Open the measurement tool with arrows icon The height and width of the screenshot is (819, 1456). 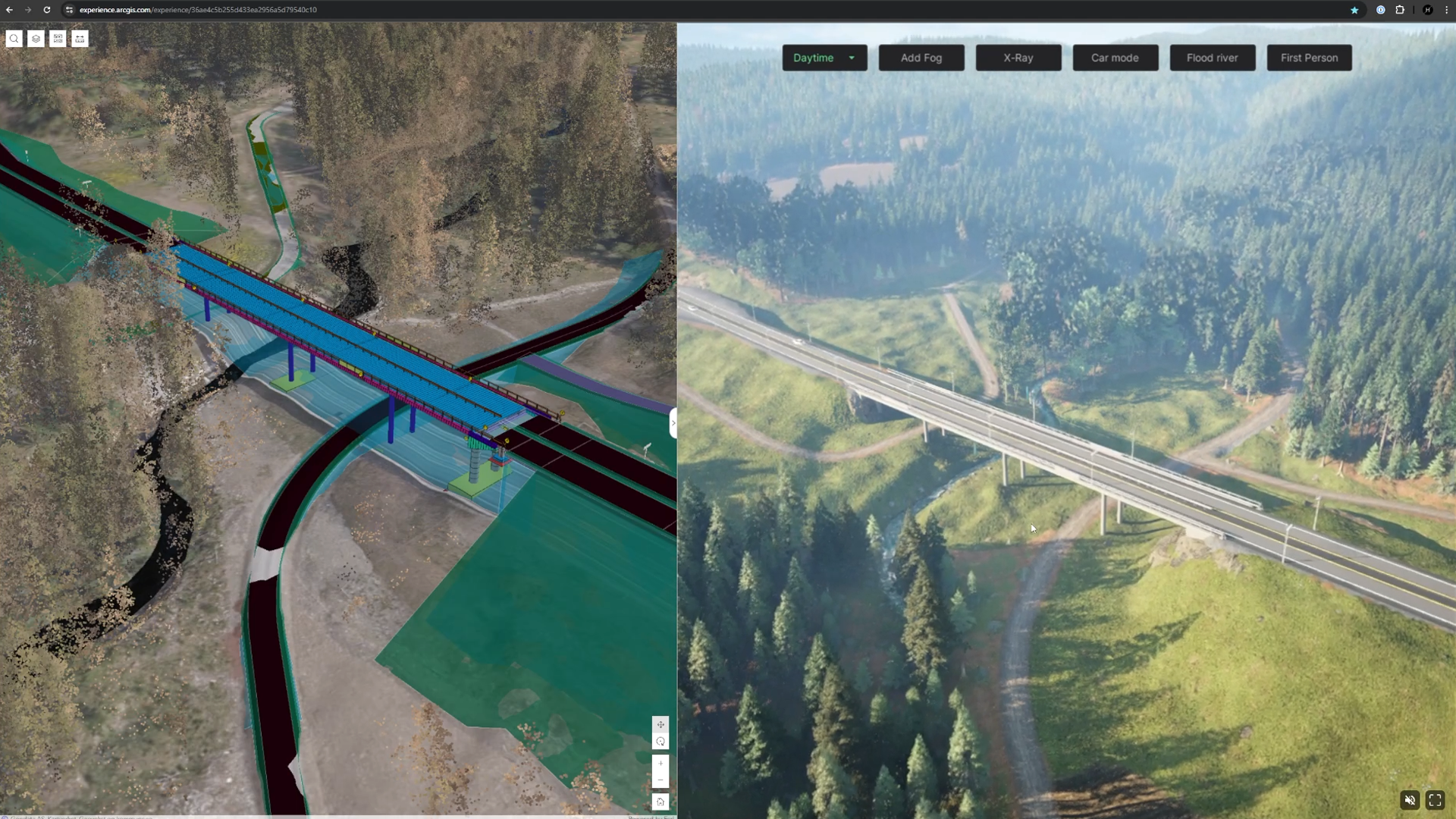tap(80, 39)
